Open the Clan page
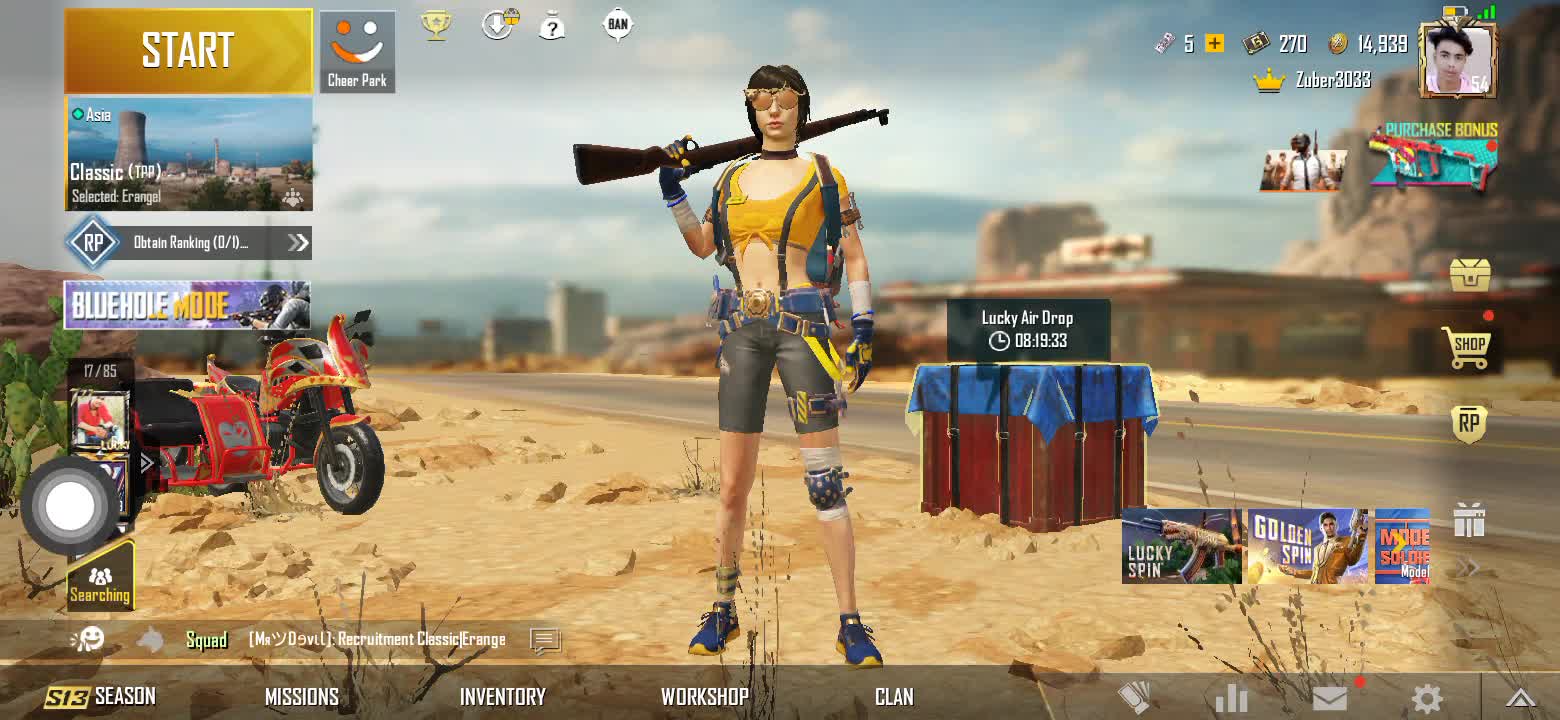The height and width of the screenshot is (720, 1560). pos(894,697)
